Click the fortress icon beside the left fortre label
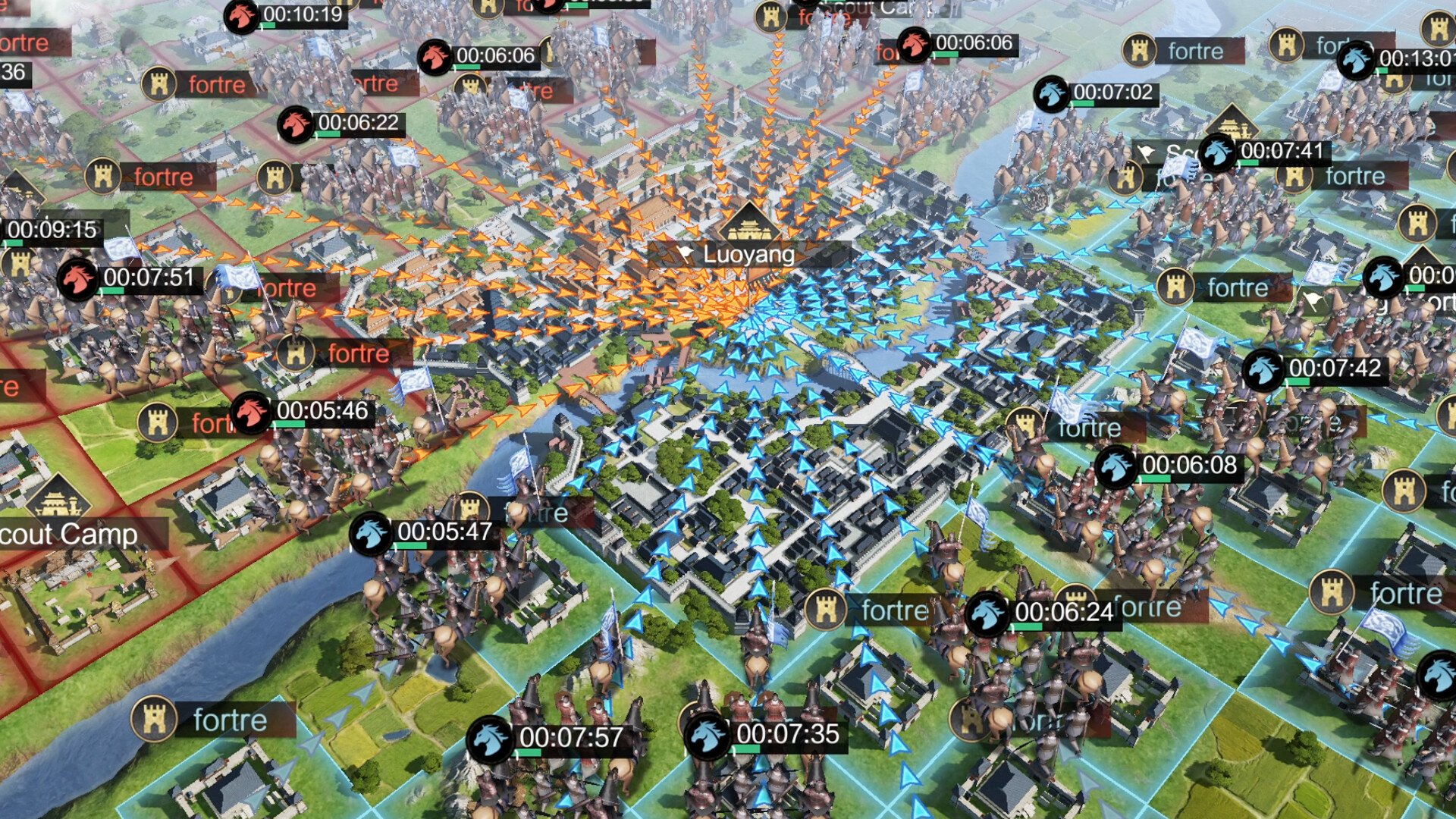Viewport: 1456px width, 819px height. [102, 174]
